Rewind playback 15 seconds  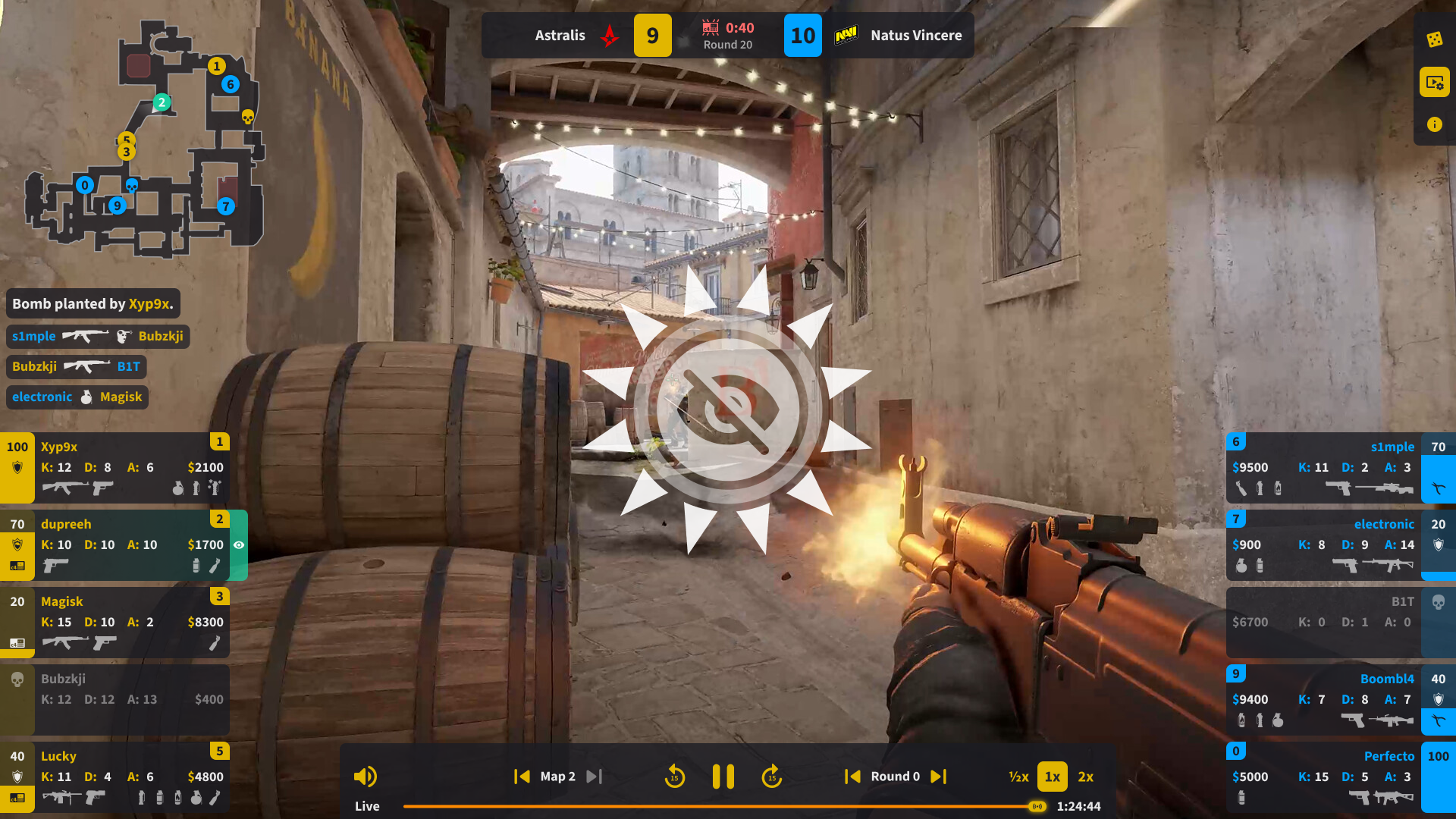click(674, 776)
